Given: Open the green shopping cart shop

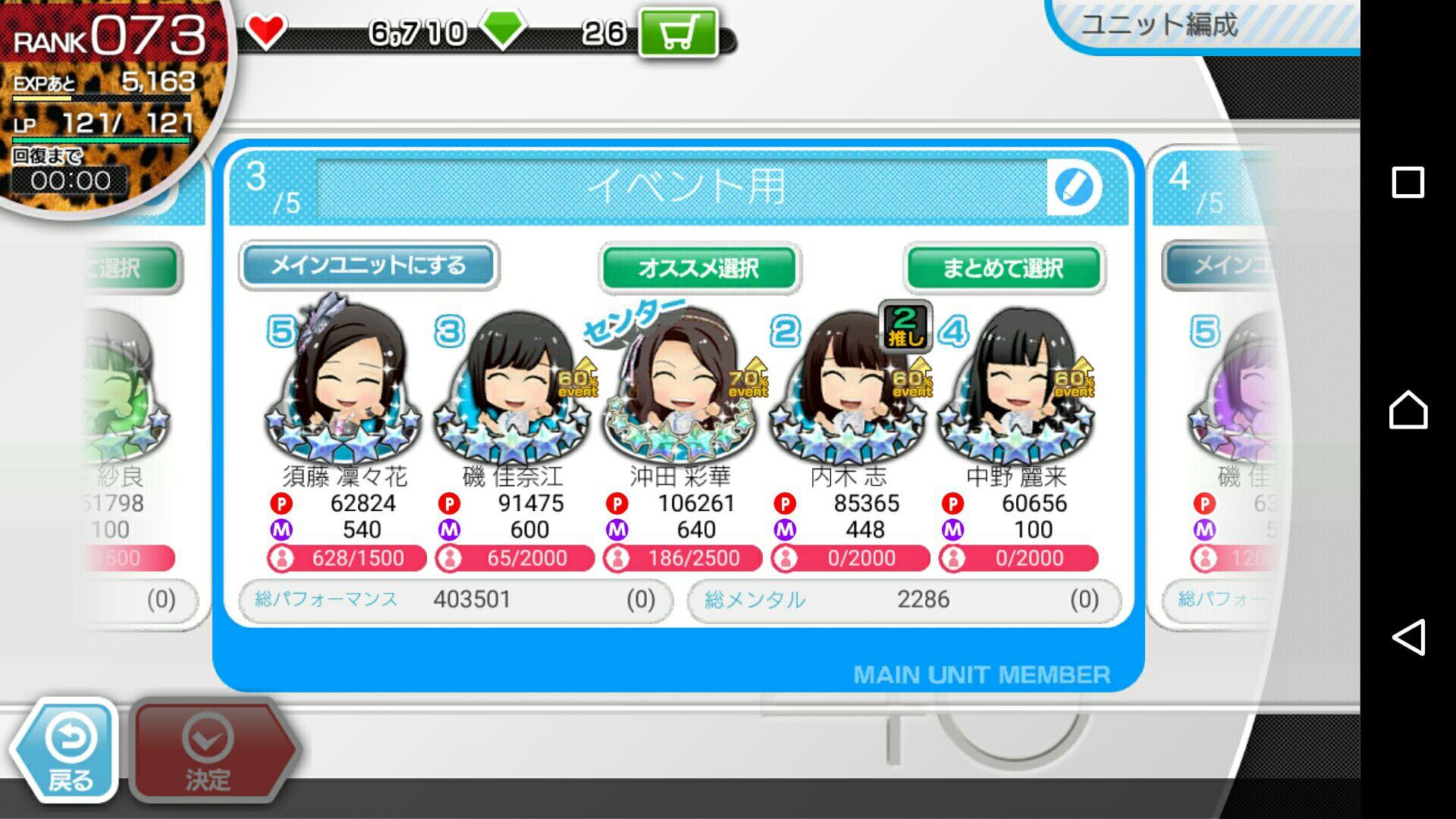Looking at the screenshot, I should pyautogui.click(x=678, y=33).
